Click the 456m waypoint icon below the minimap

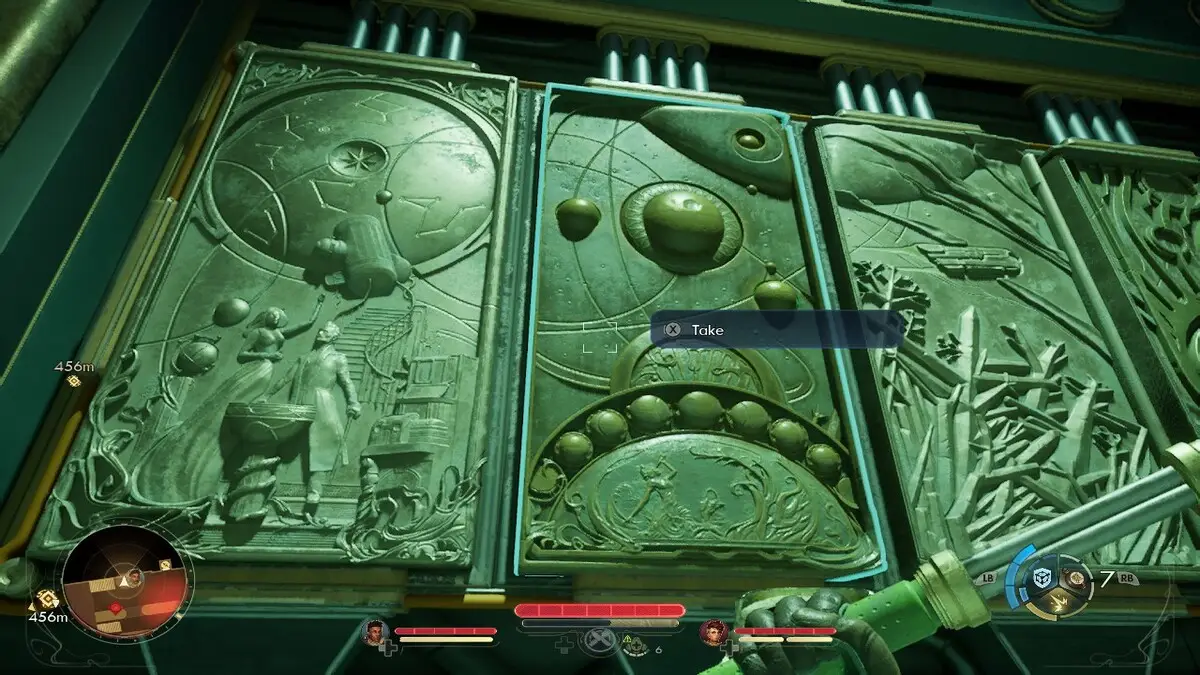[46, 599]
